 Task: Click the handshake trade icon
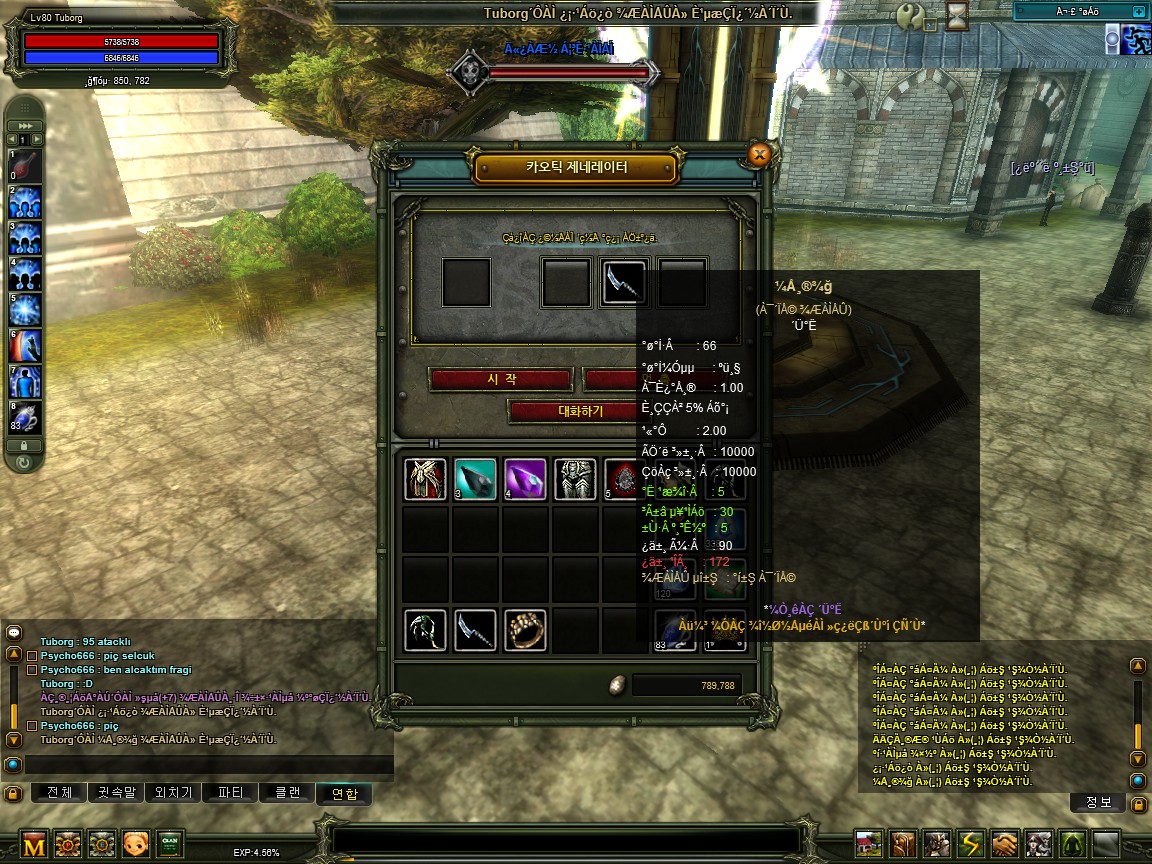point(1005,844)
